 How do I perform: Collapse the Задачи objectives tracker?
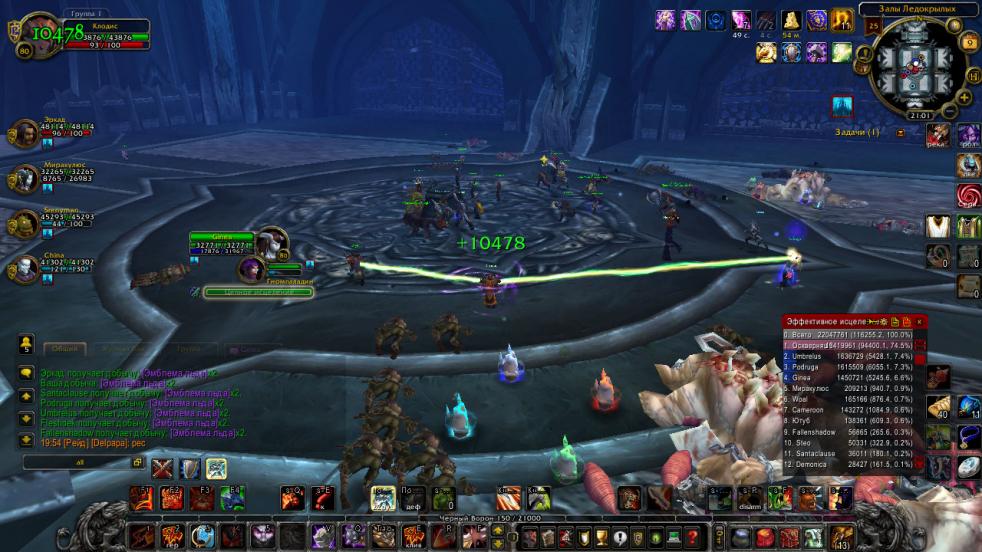click(900, 132)
